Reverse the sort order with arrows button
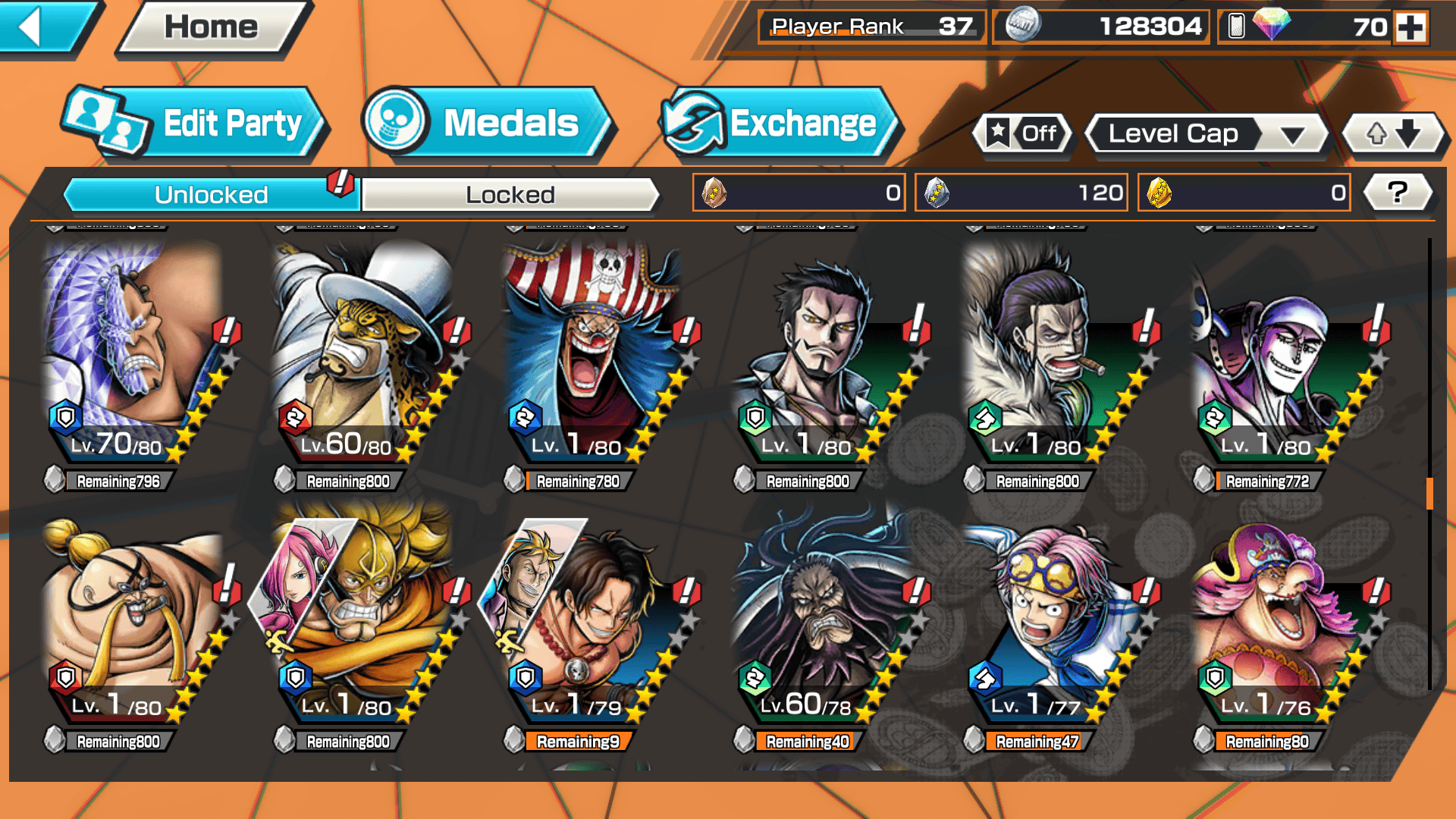This screenshot has height=819, width=1456. click(1394, 134)
